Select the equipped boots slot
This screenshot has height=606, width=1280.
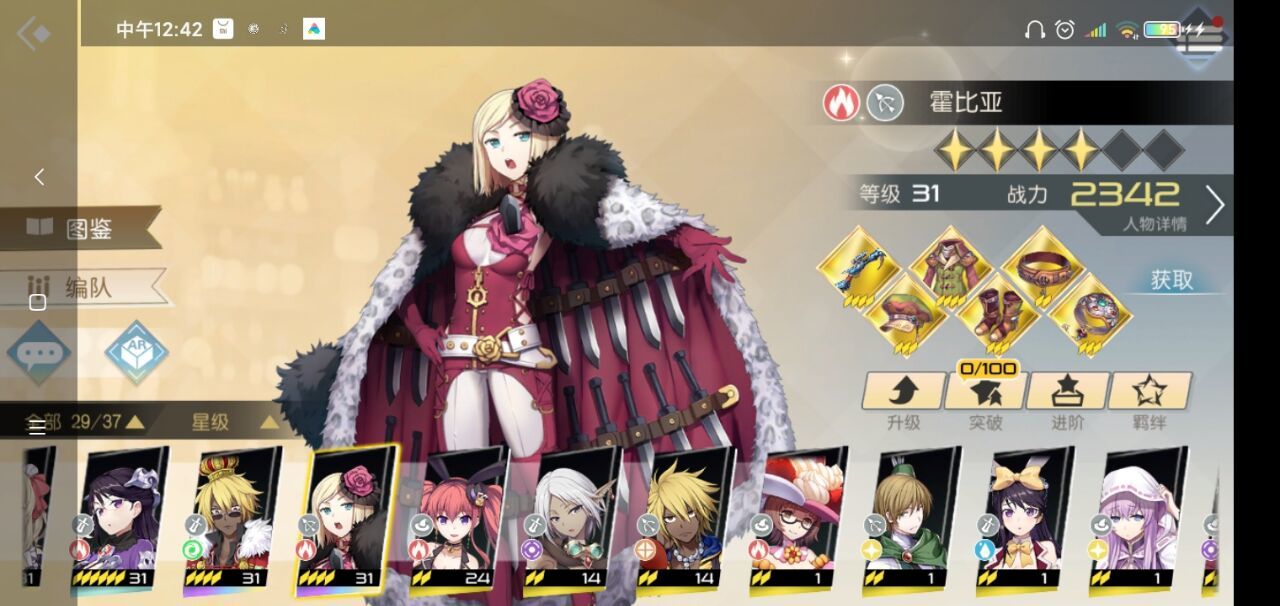(998, 312)
